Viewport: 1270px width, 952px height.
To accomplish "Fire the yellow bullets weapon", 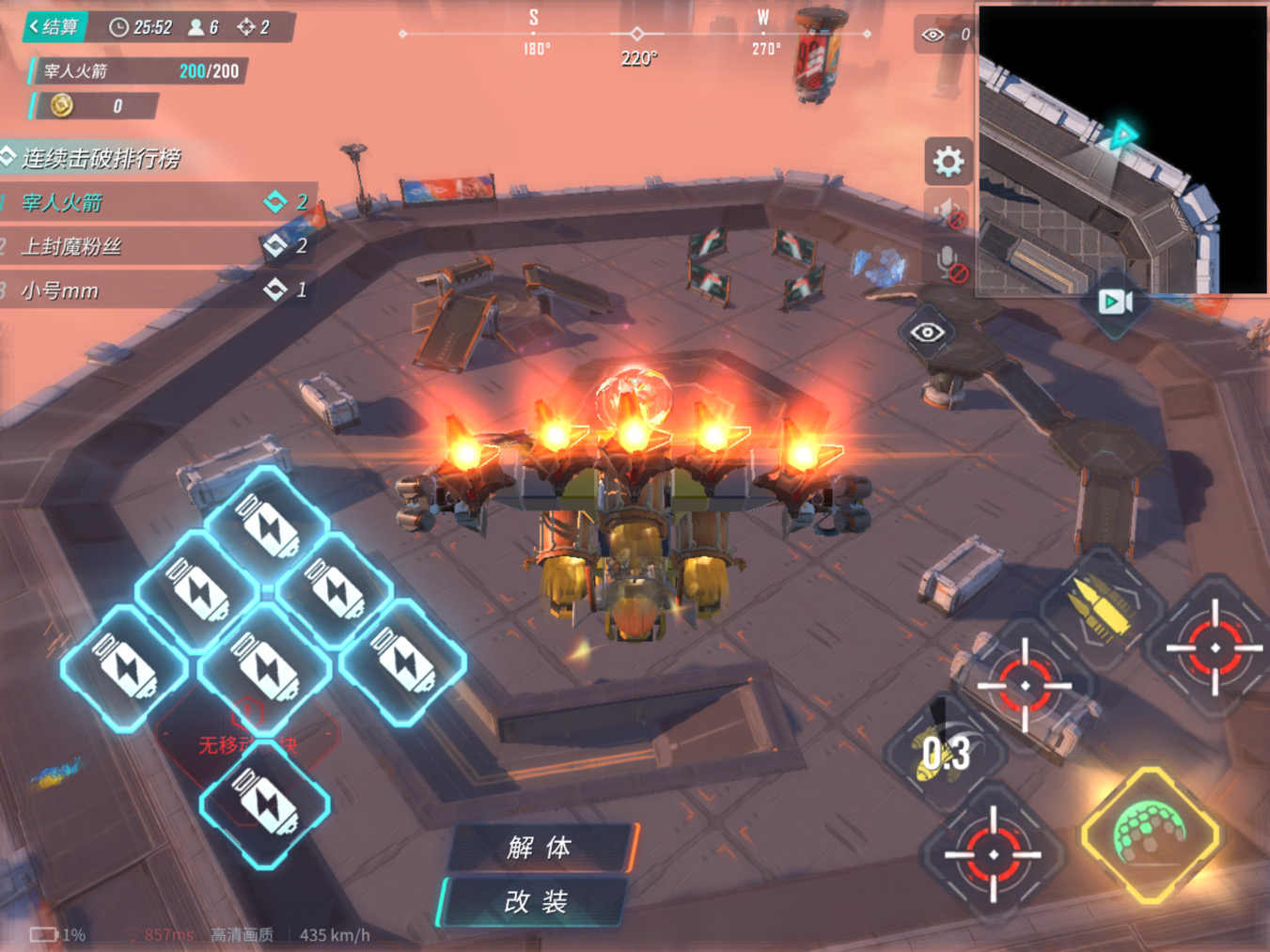I will coord(1102,608).
